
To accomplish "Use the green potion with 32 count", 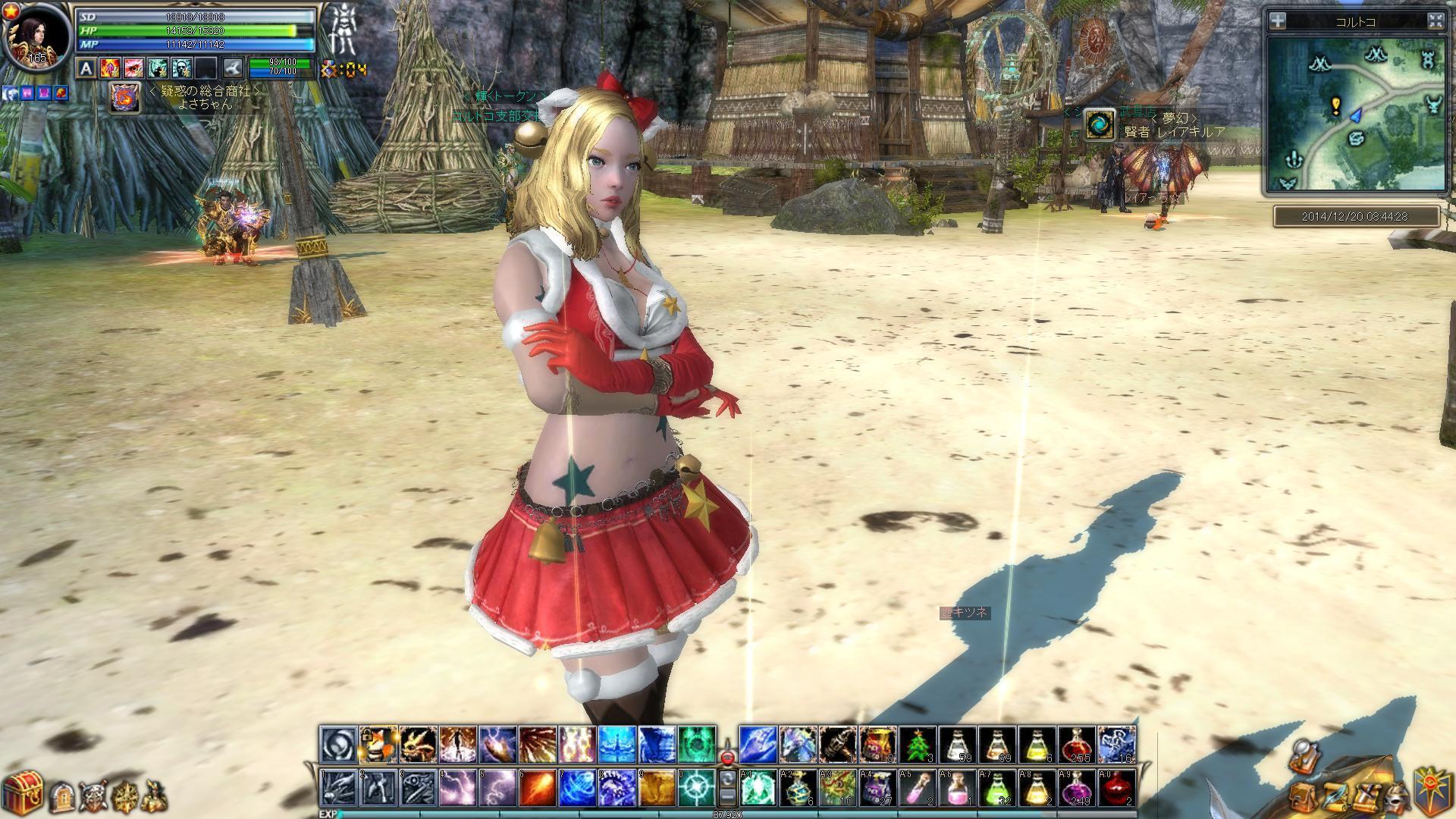I will (x=997, y=788).
